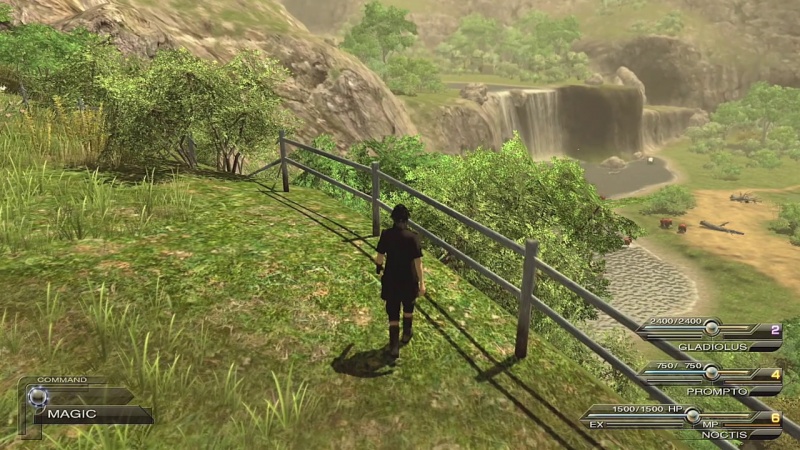The height and width of the screenshot is (450, 800).
Task: Choose Prompto's party status row
Action: point(710,380)
